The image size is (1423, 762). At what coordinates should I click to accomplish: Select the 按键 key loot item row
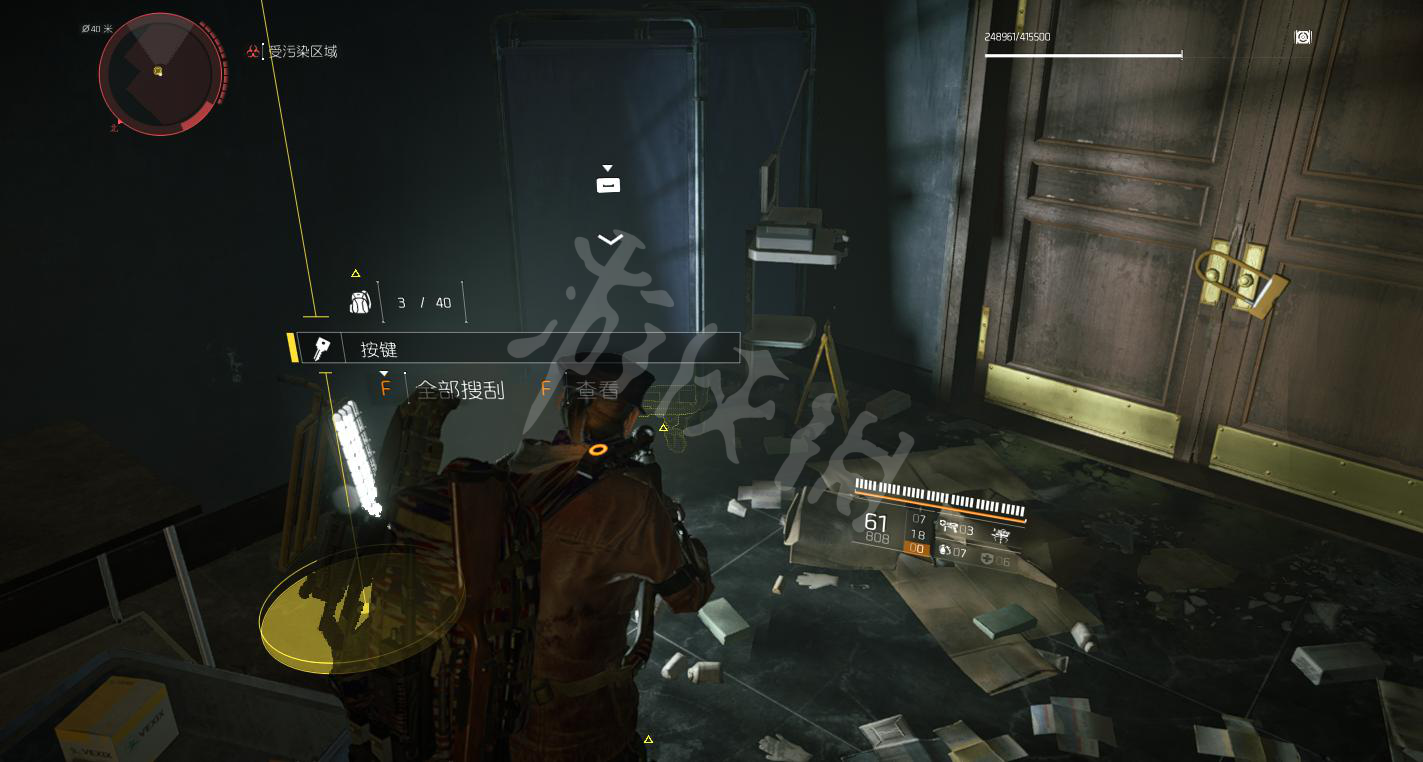click(x=519, y=349)
